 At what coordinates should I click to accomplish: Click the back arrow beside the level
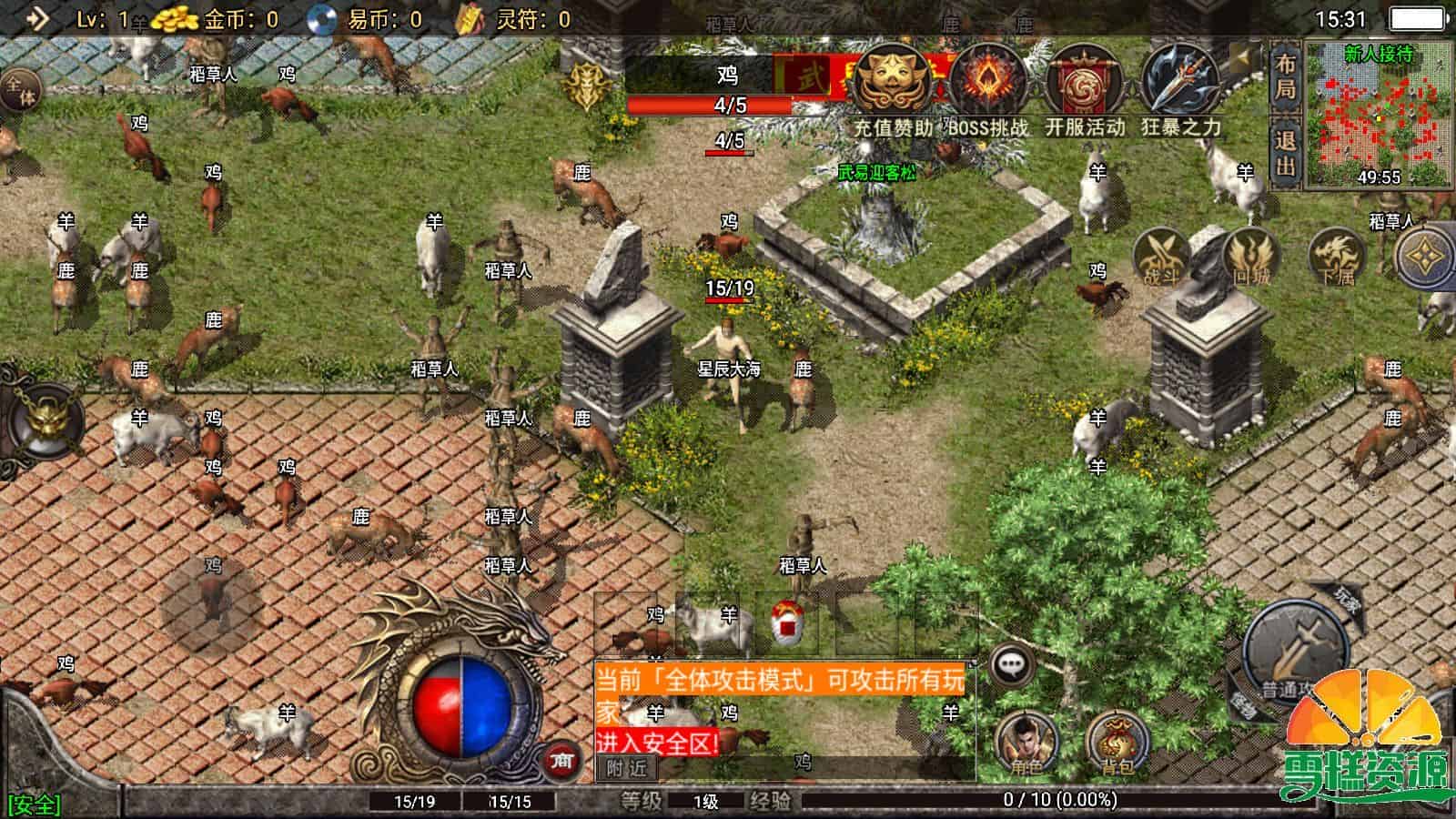(x=37, y=19)
